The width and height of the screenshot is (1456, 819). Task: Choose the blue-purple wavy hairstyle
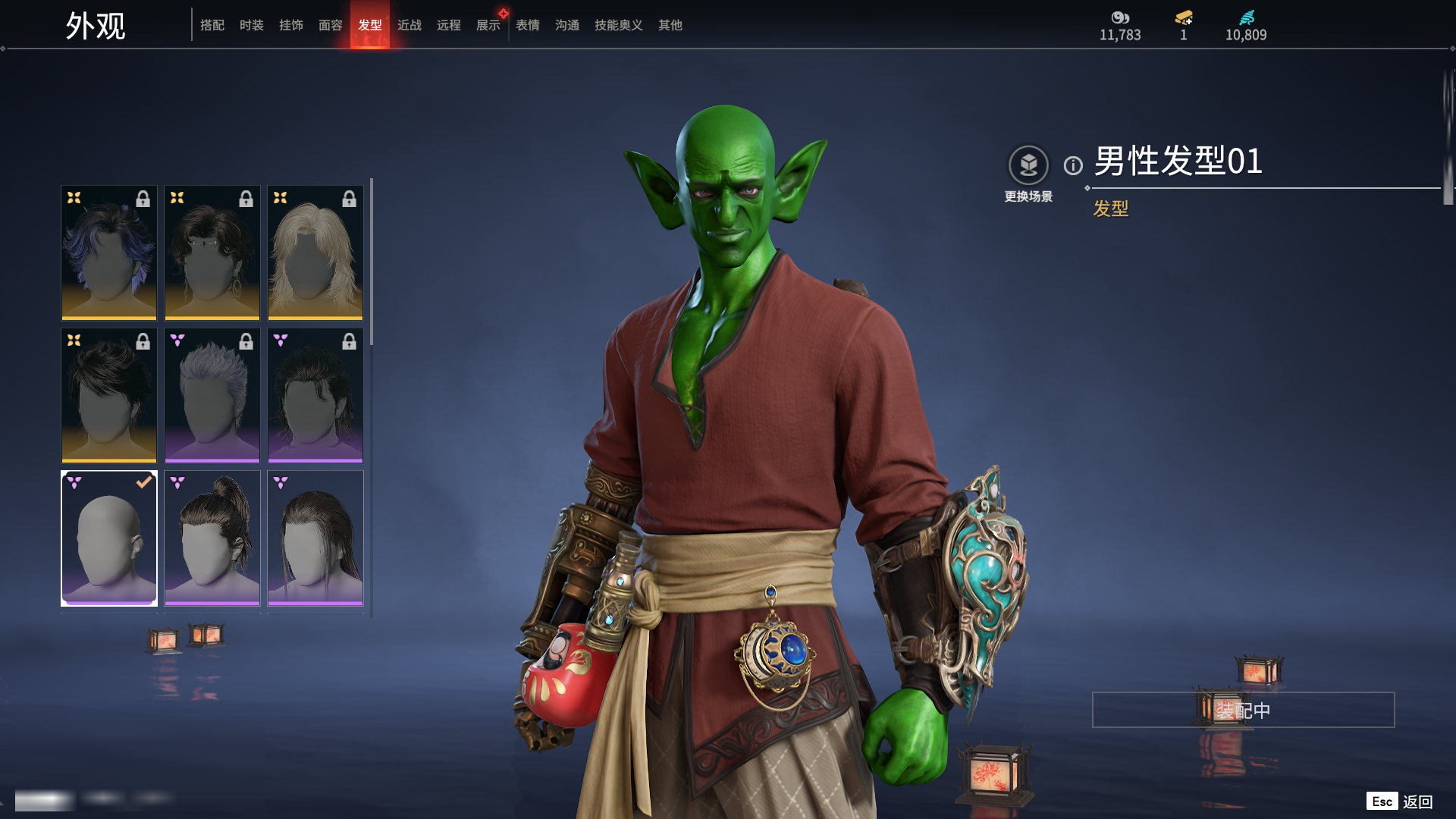[x=109, y=253]
